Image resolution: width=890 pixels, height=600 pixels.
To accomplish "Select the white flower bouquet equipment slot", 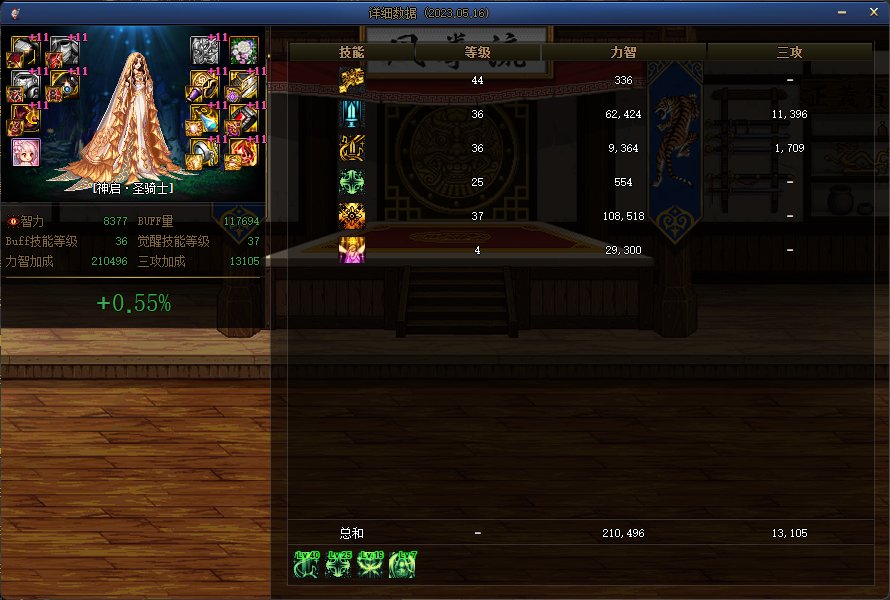I will point(244,50).
